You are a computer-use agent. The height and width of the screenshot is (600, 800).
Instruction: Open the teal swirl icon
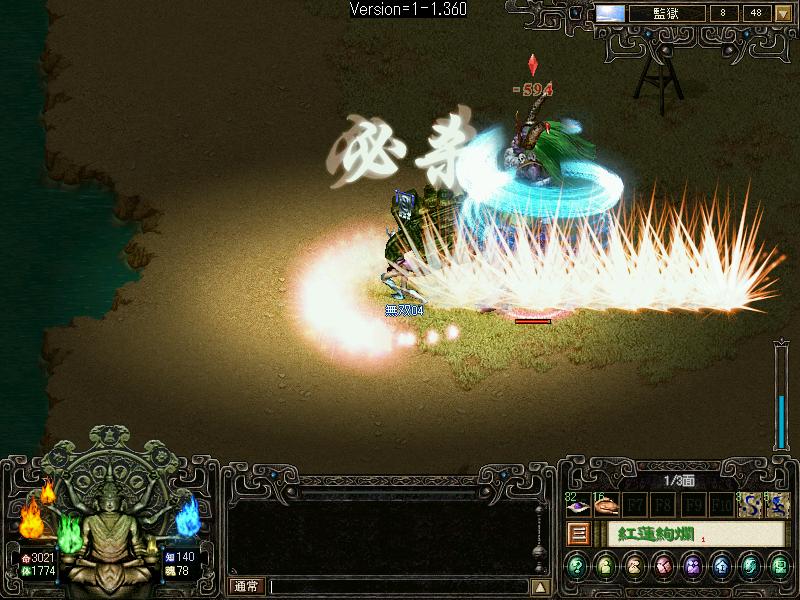751,567
